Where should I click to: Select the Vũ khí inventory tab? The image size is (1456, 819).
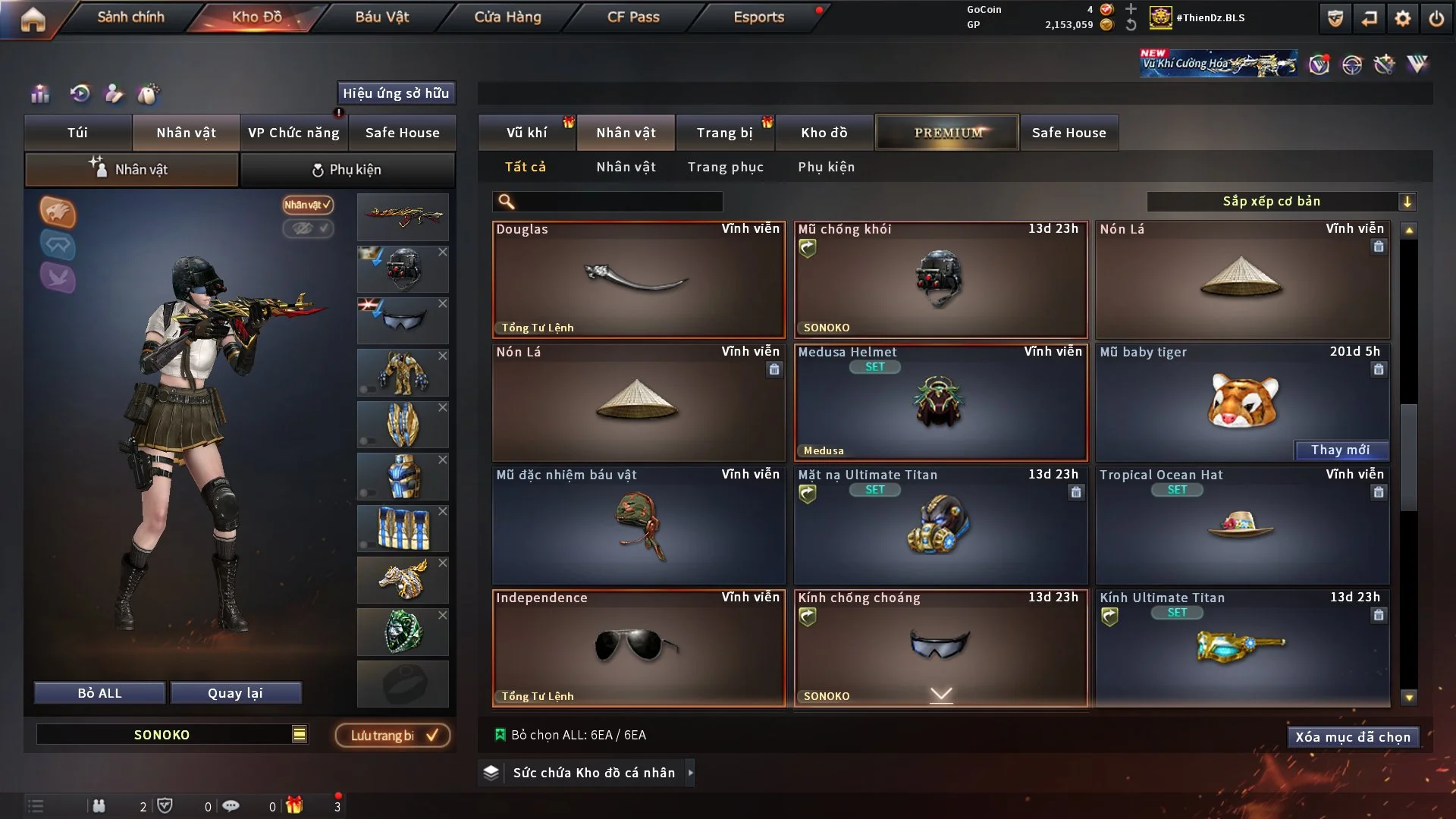point(526,133)
